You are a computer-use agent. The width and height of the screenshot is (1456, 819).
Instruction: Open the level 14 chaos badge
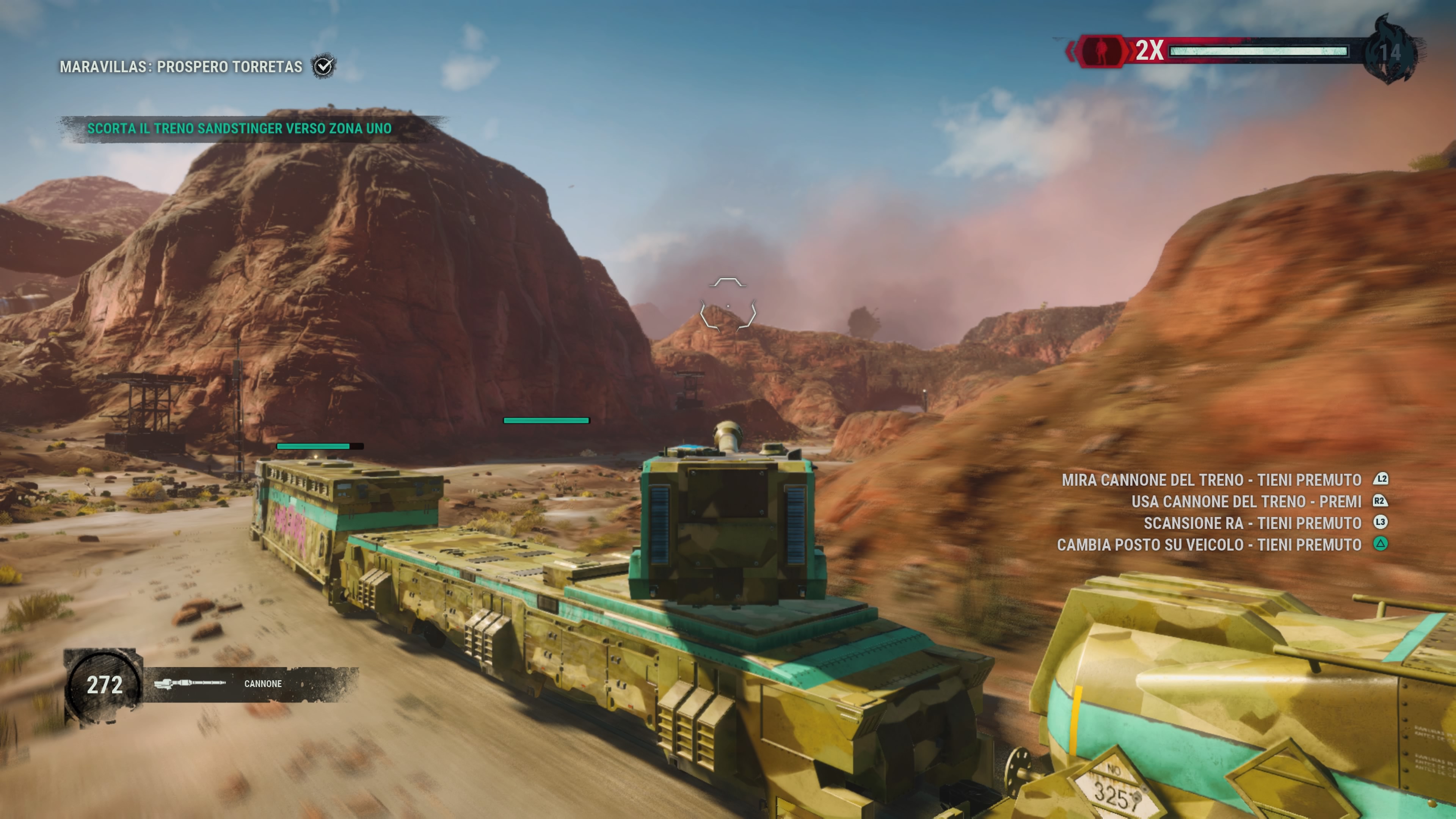[1390, 52]
